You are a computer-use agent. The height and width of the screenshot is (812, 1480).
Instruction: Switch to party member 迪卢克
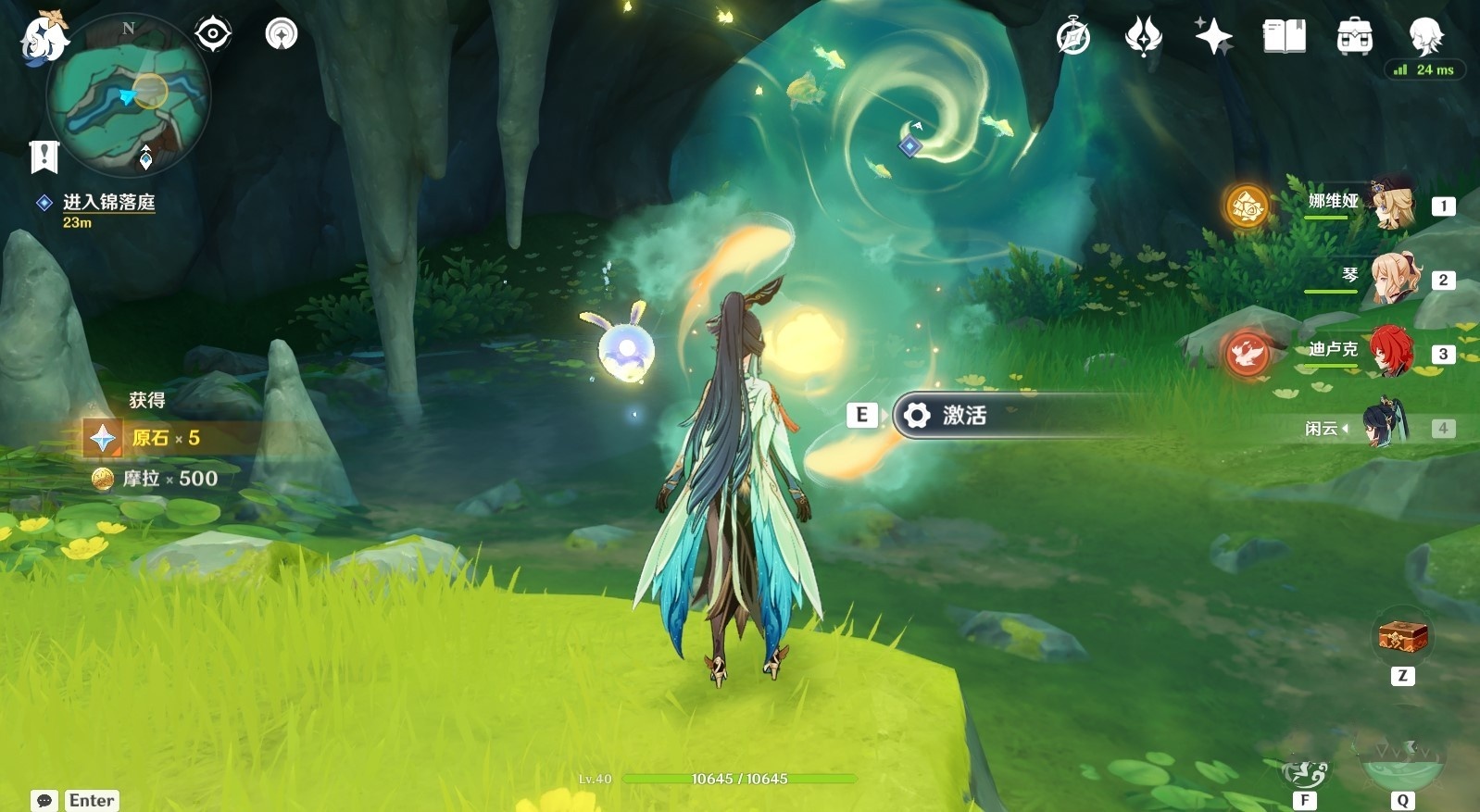coord(1389,352)
